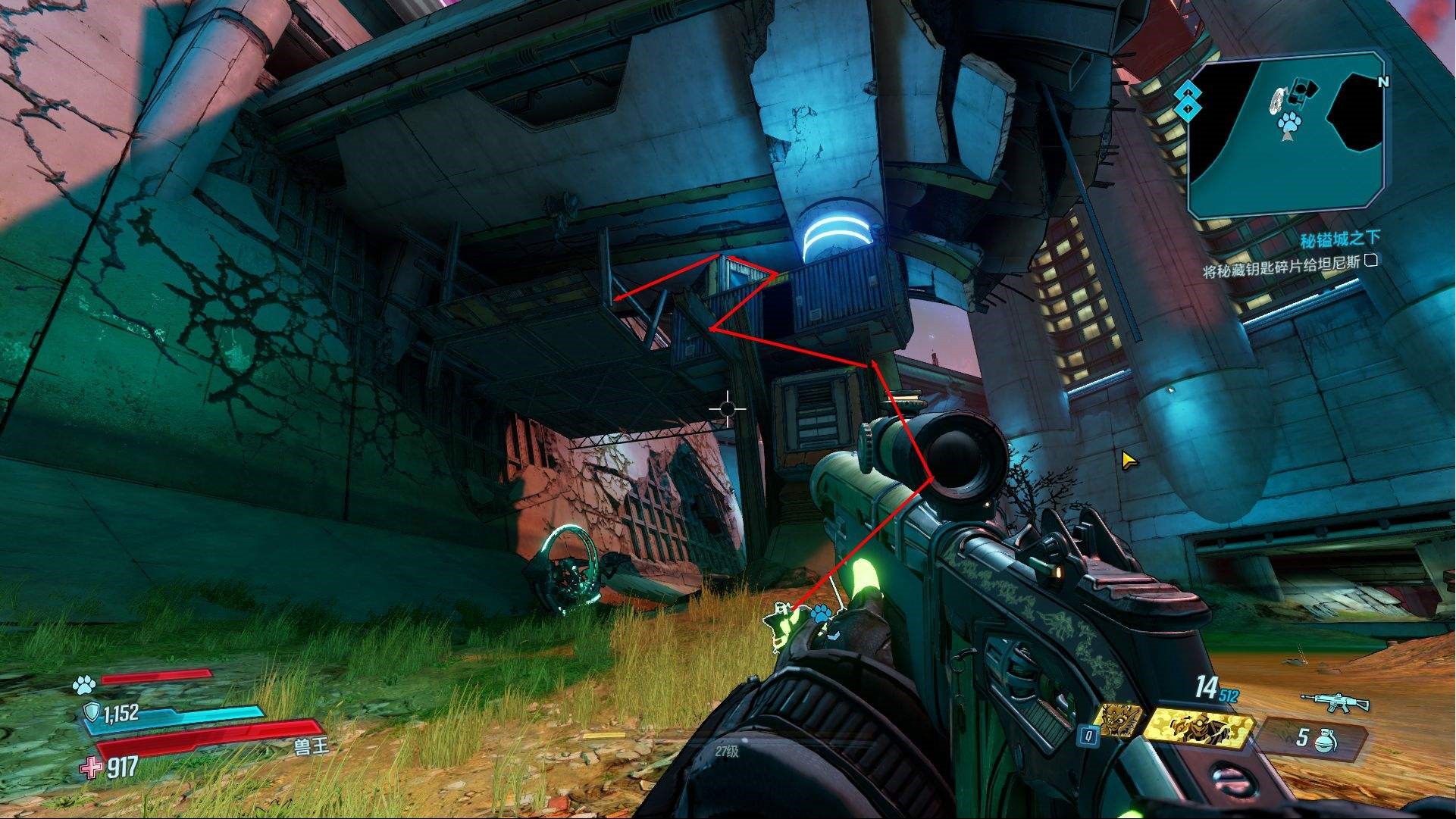1456x819 pixels.
Task: Choose the grenade slot icon
Action: pos(1329,739)
